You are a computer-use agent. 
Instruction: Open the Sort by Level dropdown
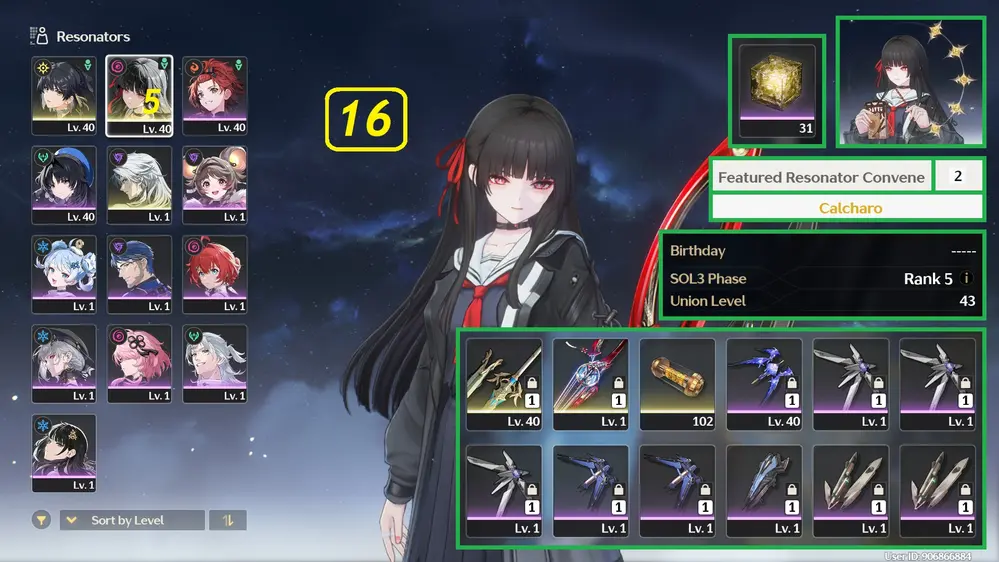(132, 520)
